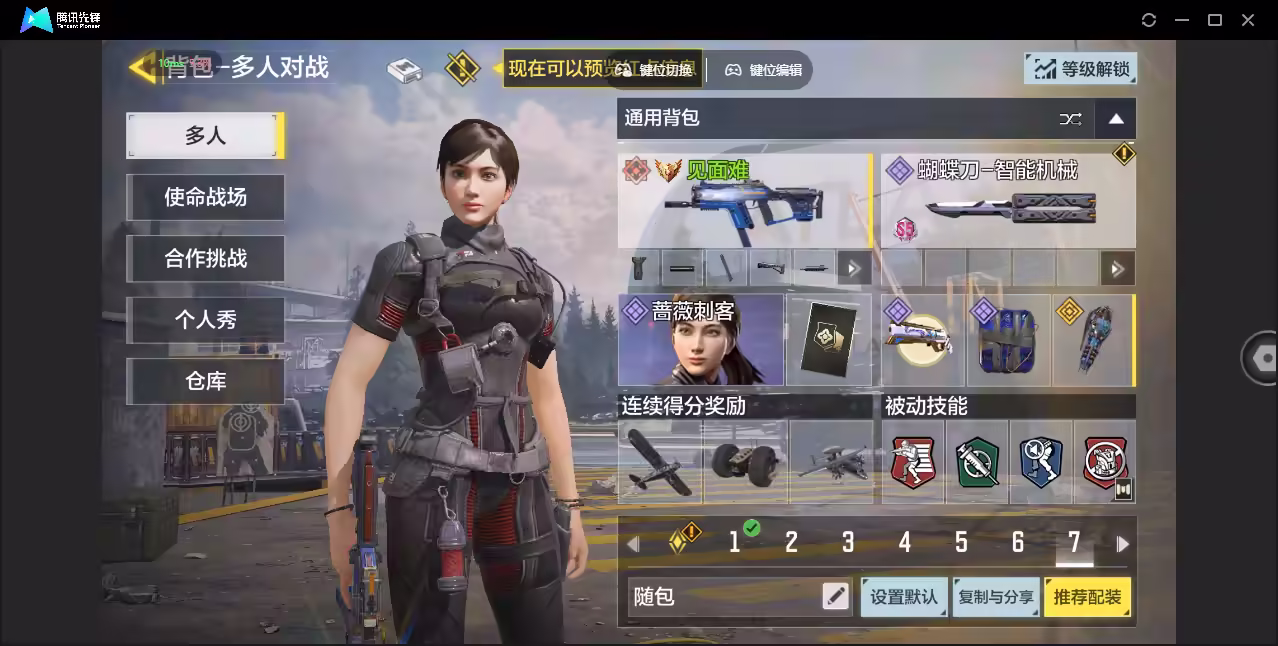Screen dimensions: 1278x646
Task: Open the 等级解锁 level unlock panel
Action: pyautogui.click(x=1080, y=69)
